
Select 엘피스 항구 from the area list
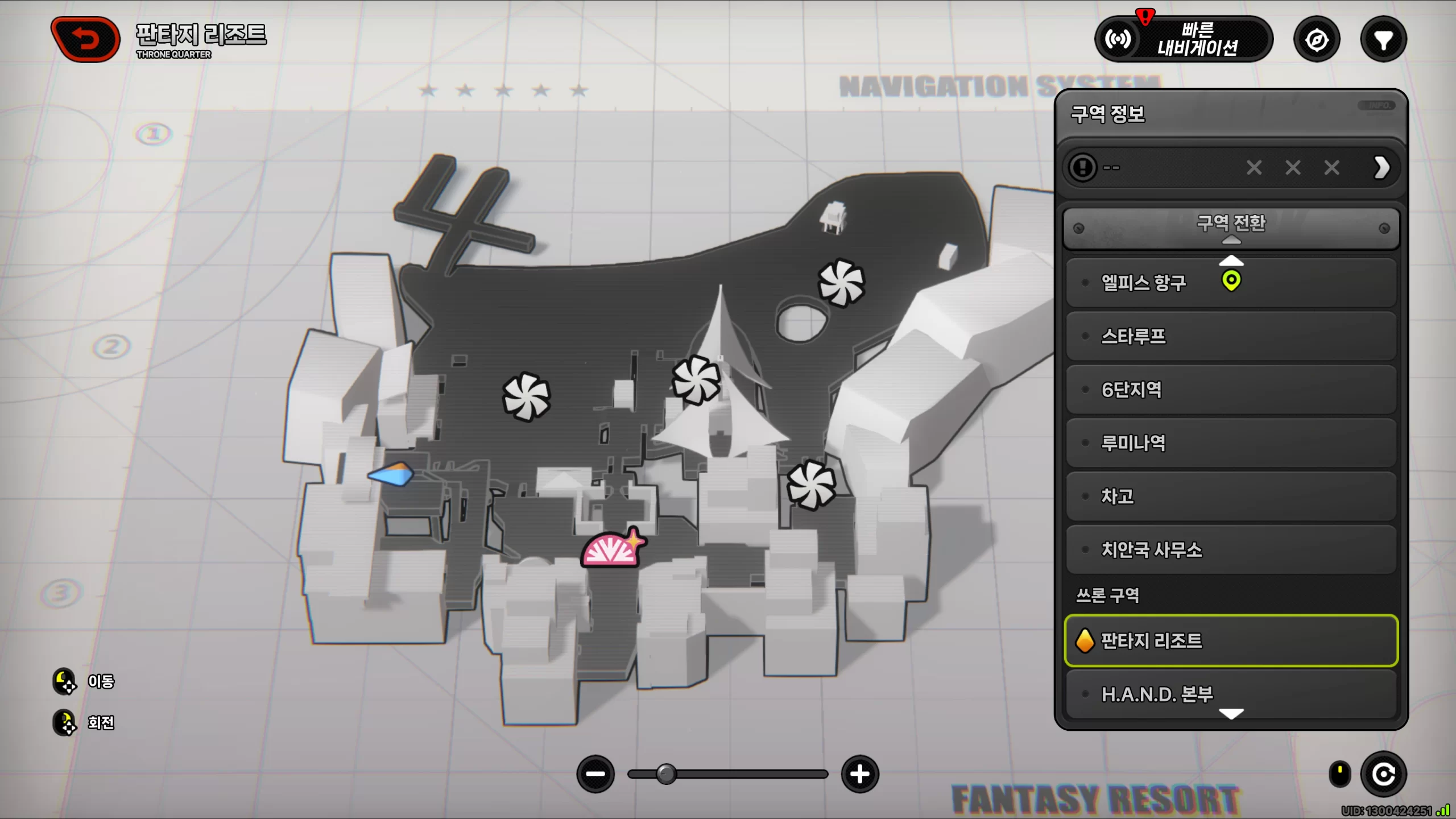click(x=1143, y=283)
